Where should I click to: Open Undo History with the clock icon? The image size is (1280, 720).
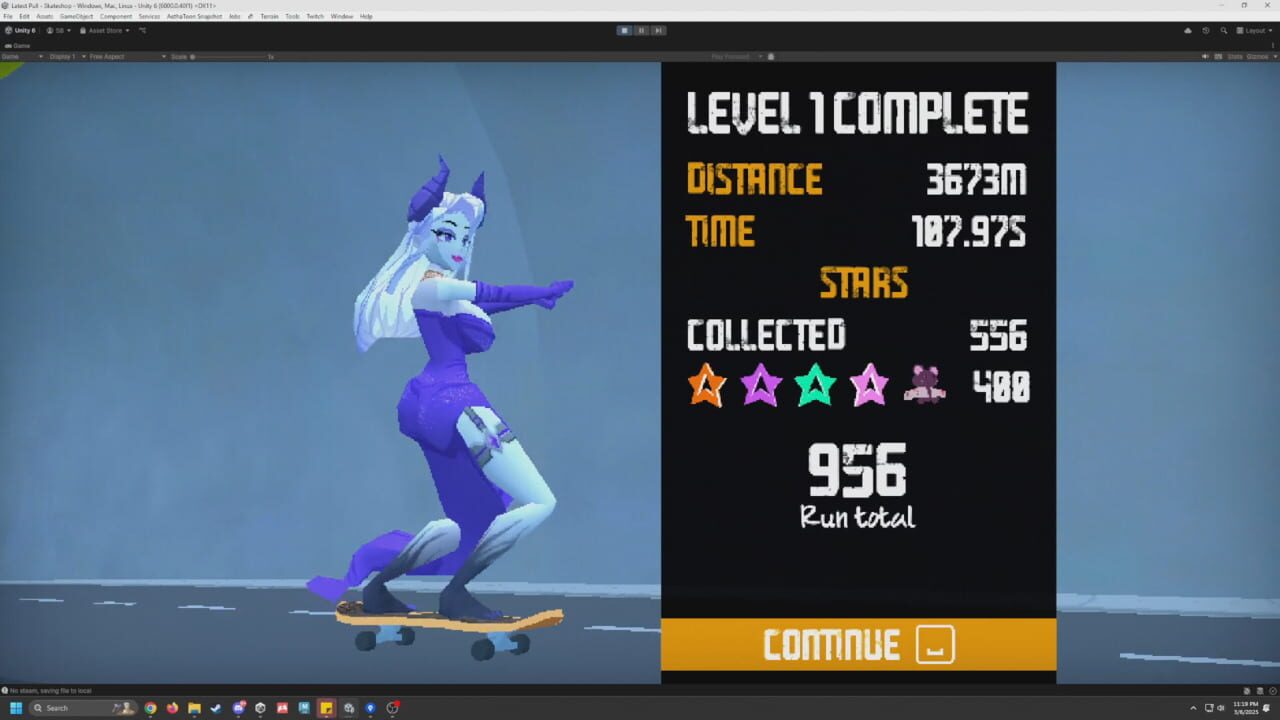[x=1206, y=30]
